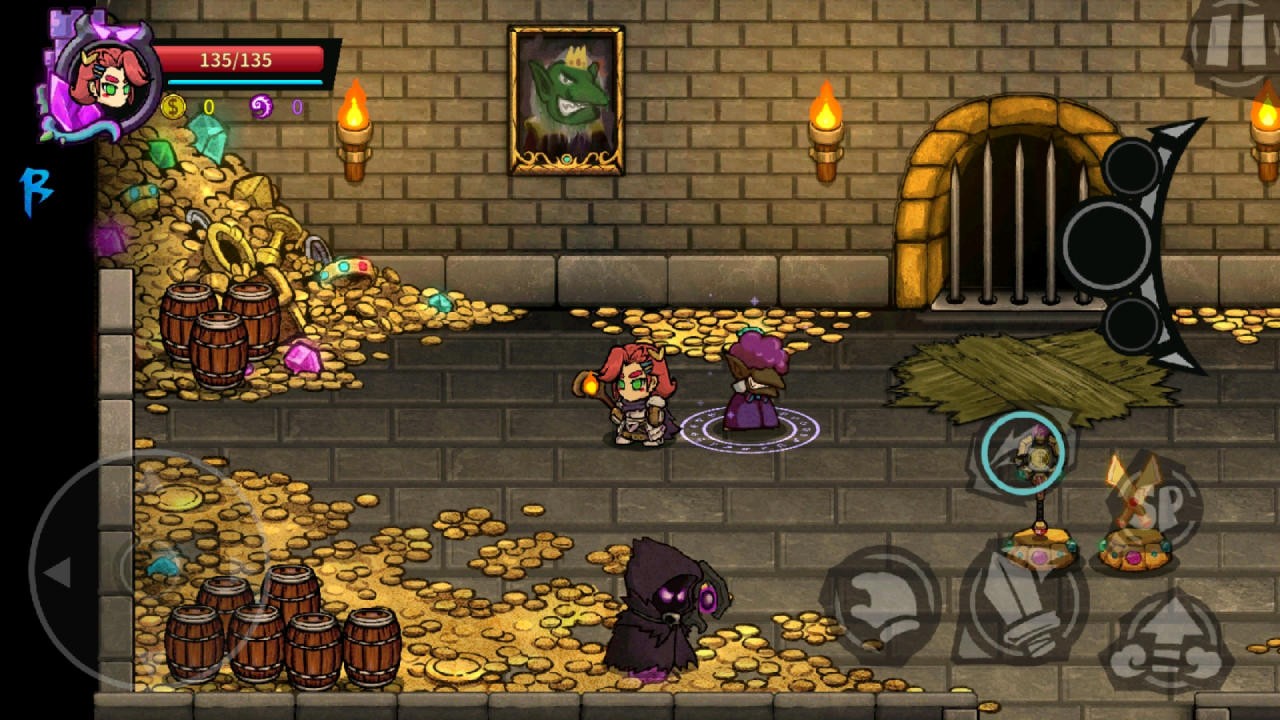Tap the sword attack button
The width and height of the screenshot is (1280, 720).
[x=1018, y=604]
